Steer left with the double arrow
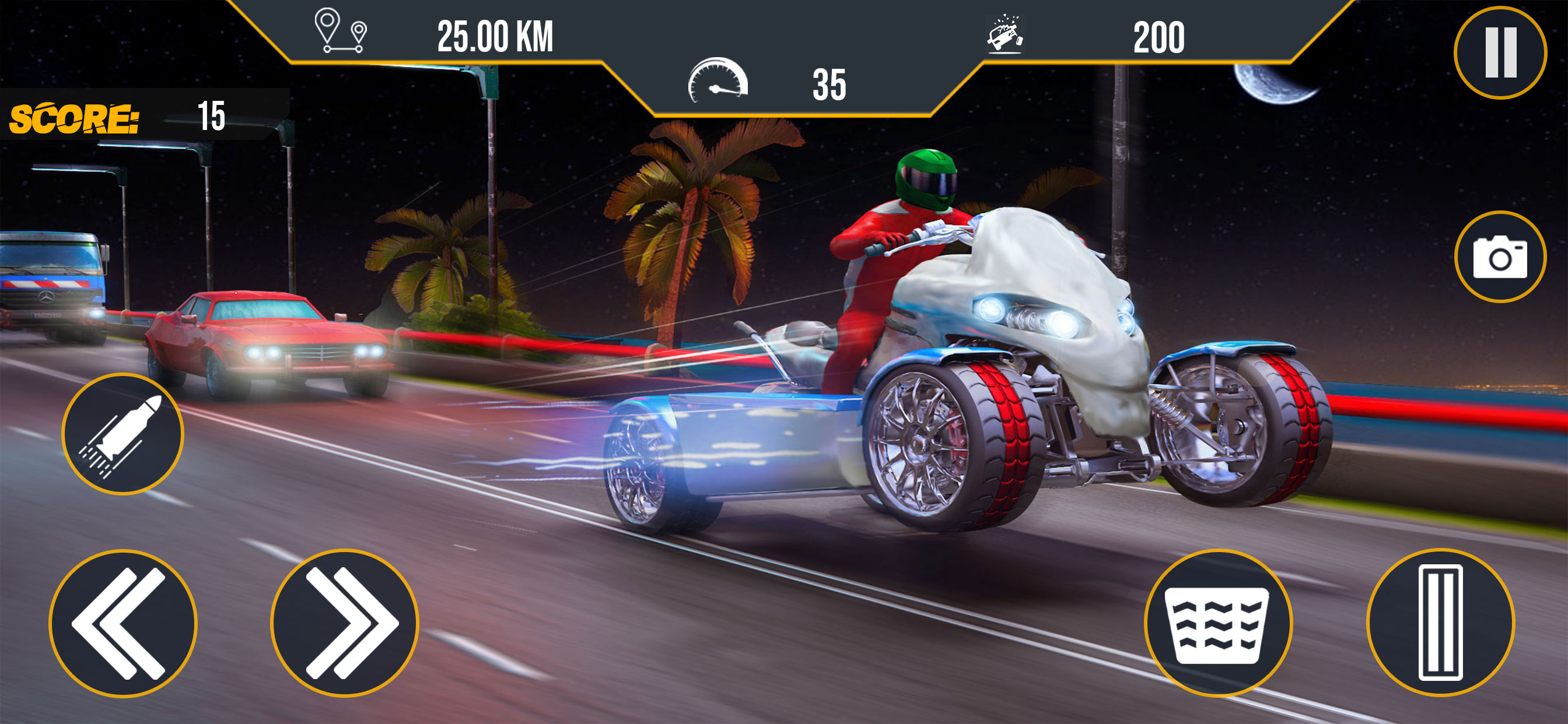Screen dimensions: 1568x724 coord(123,623)
